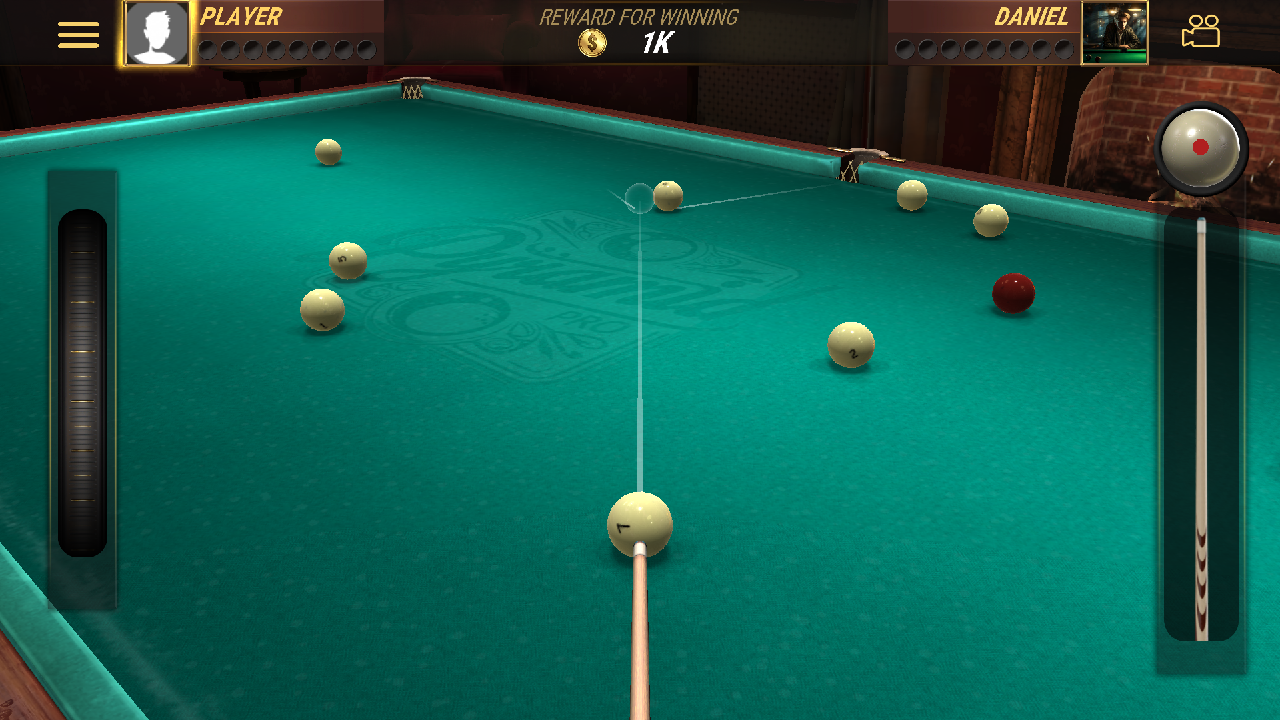This screenshot has height=720, width=1280.
Task: Select the red ball near the right rail
Action: (x=1013, y=293)
